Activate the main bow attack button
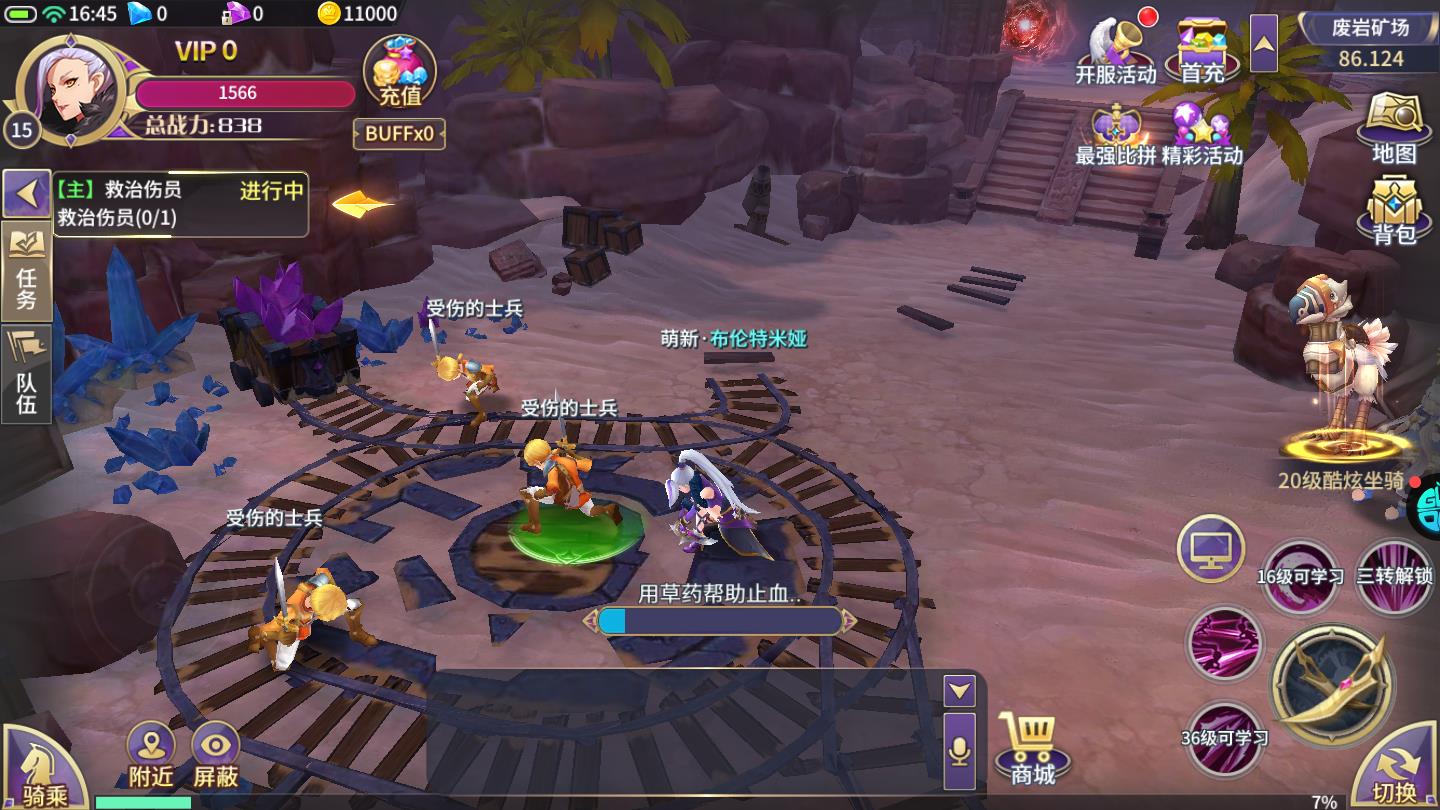The image size is (1440, 810). [x=1332, y=686]
